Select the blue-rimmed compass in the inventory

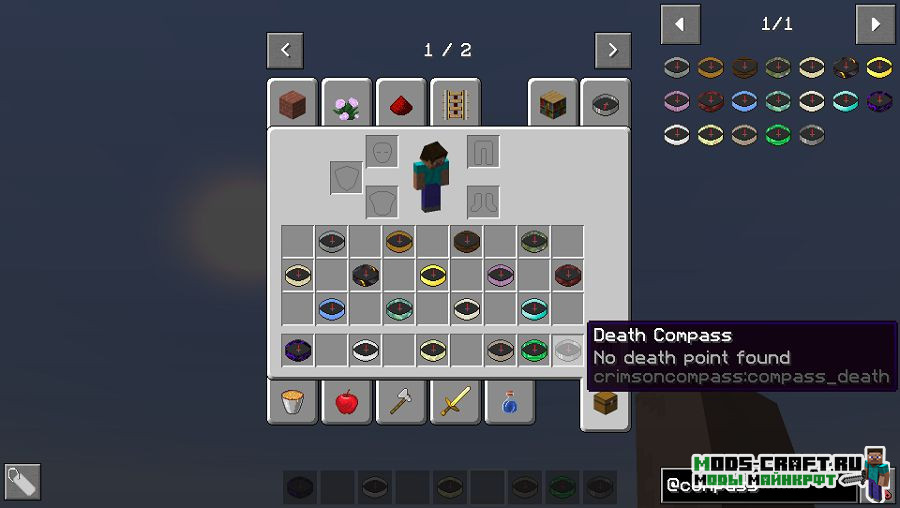point(332,309)
